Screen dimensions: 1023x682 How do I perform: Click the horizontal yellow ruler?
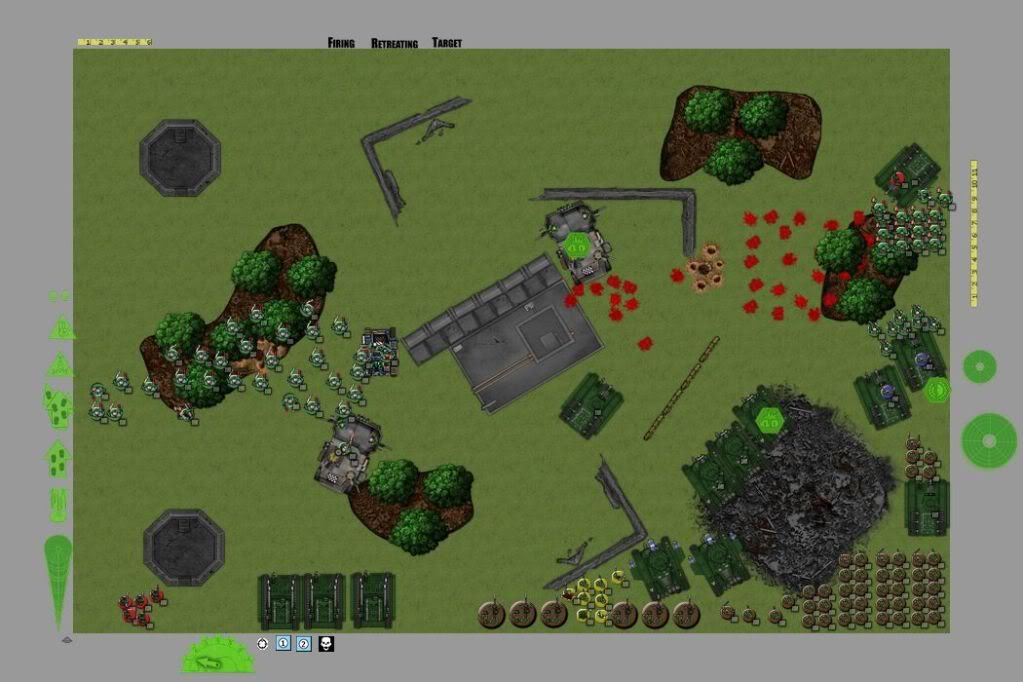[x=114, y=42]
